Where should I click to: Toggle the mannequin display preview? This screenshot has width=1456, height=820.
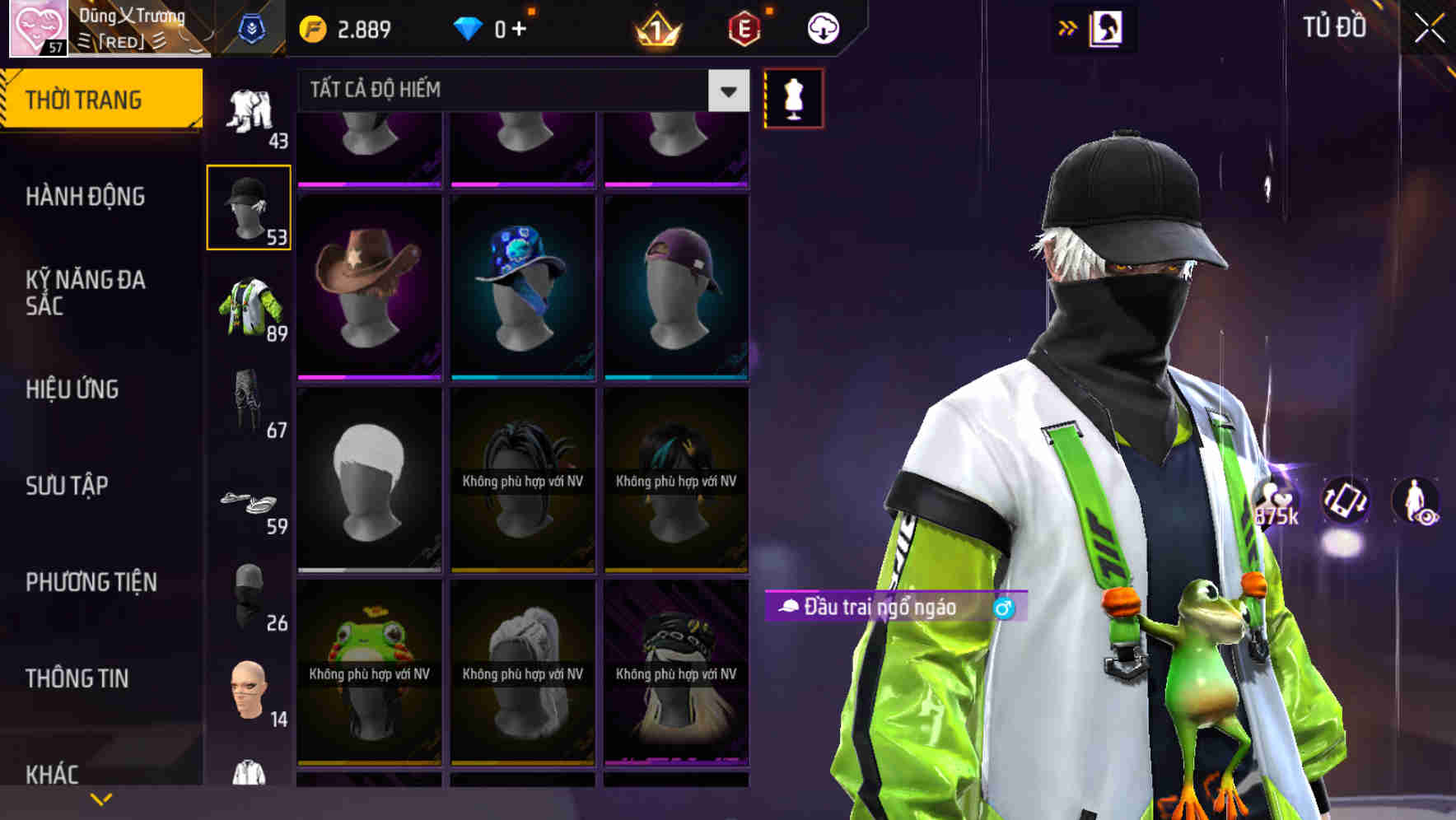792,96
